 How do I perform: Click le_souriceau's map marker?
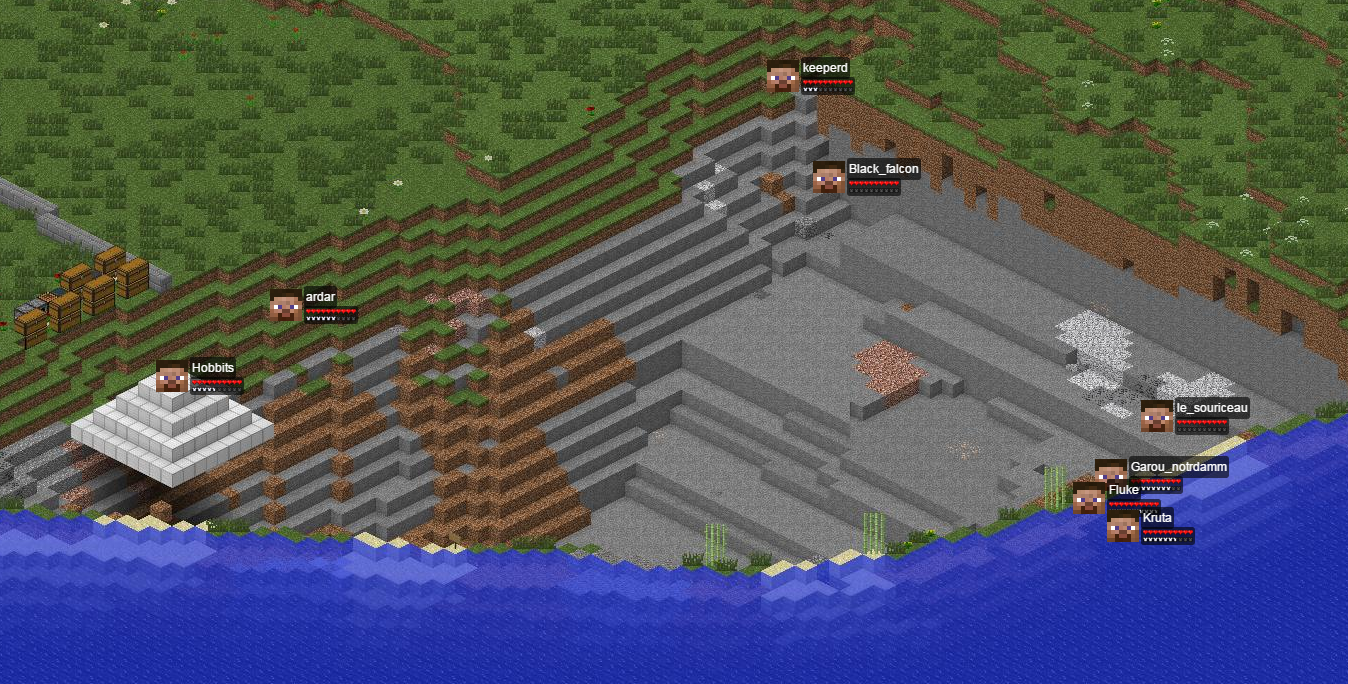1157,416
